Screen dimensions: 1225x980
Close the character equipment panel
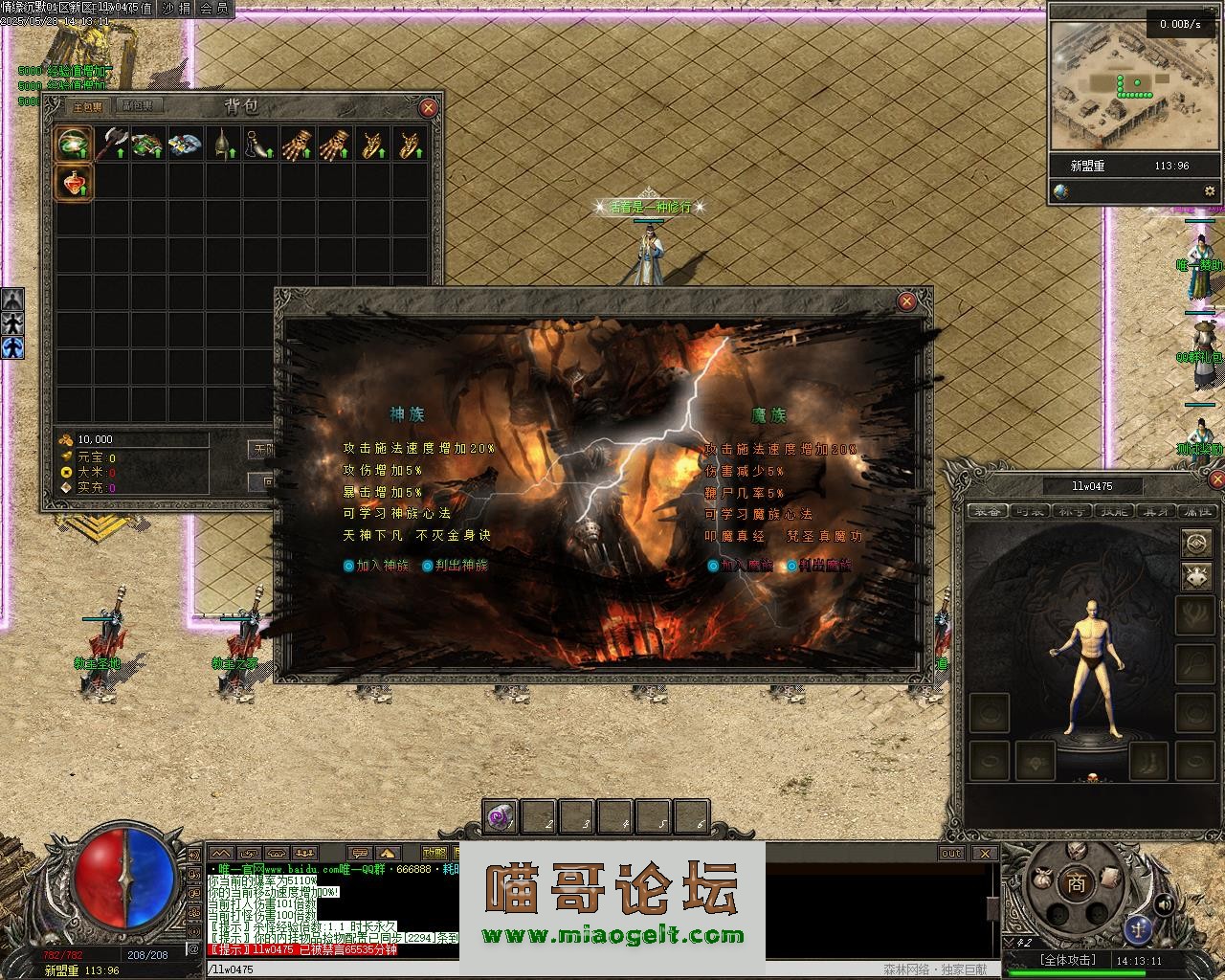tap(1216, 479)
